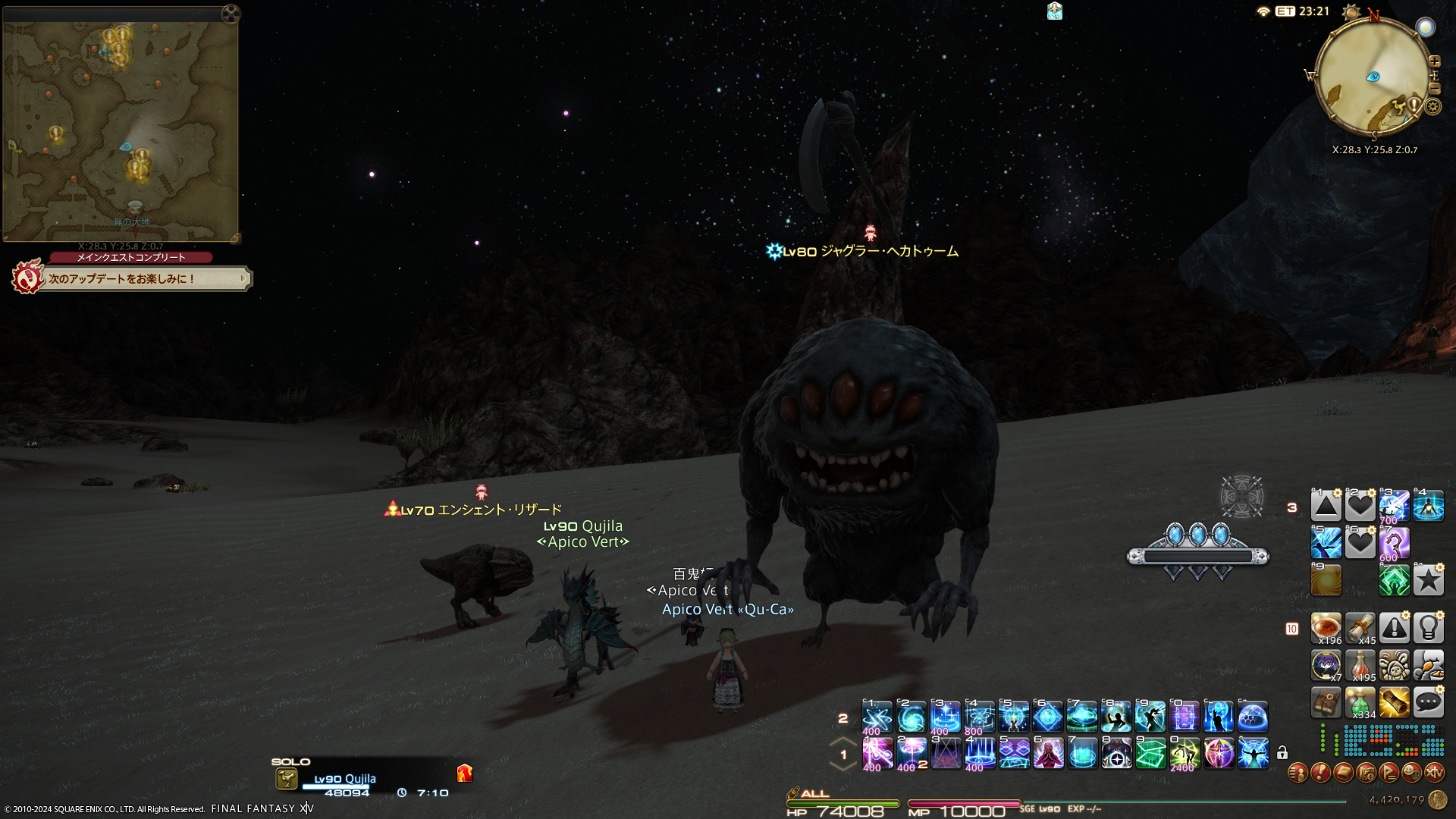Image resolution: width=1456 pixels, height=819 pixels.
Task: Select the food dish stack of 196
Action: (x=1326, y=628)
